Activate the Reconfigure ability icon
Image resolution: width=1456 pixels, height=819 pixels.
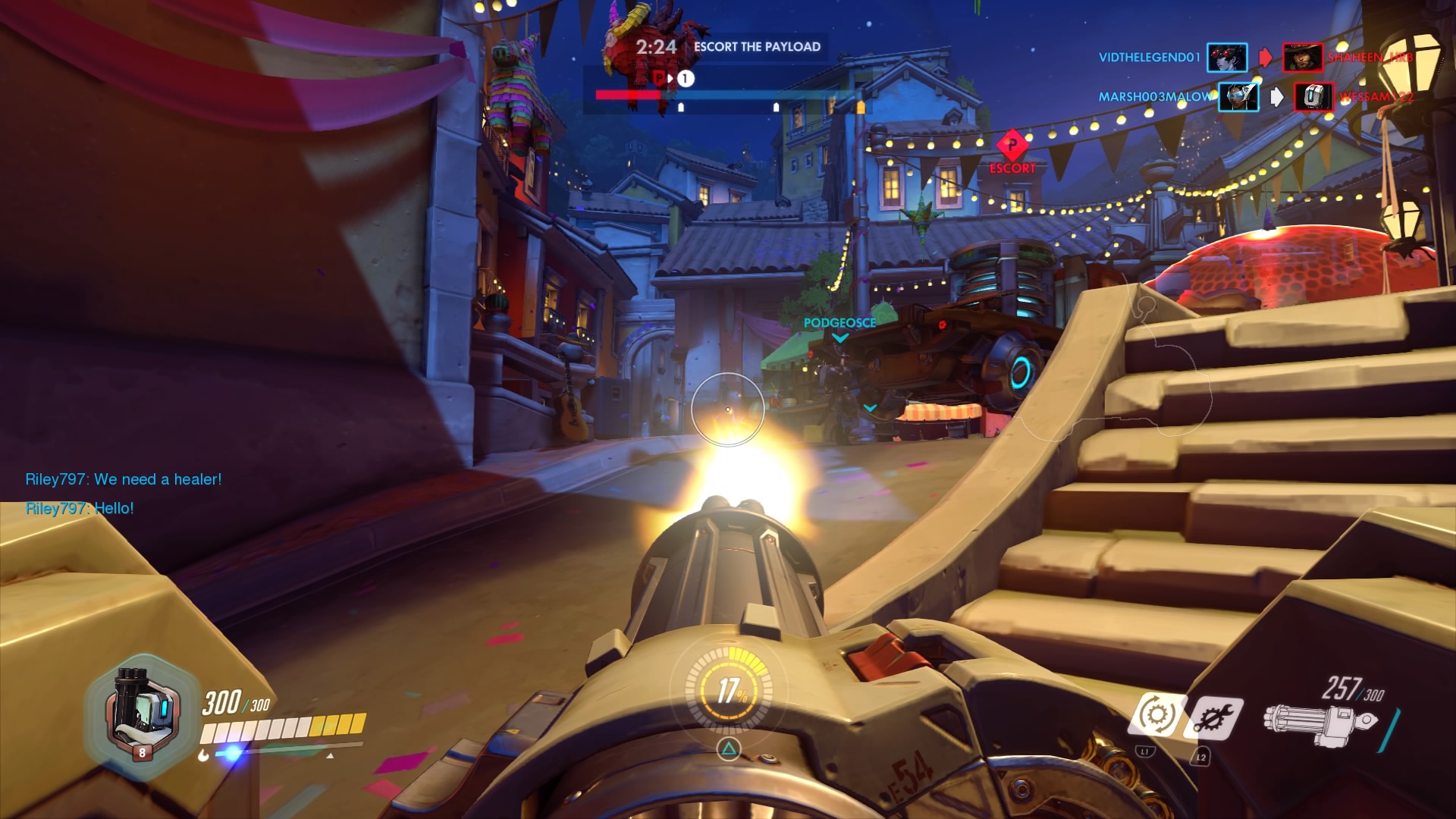point(1156,714)
